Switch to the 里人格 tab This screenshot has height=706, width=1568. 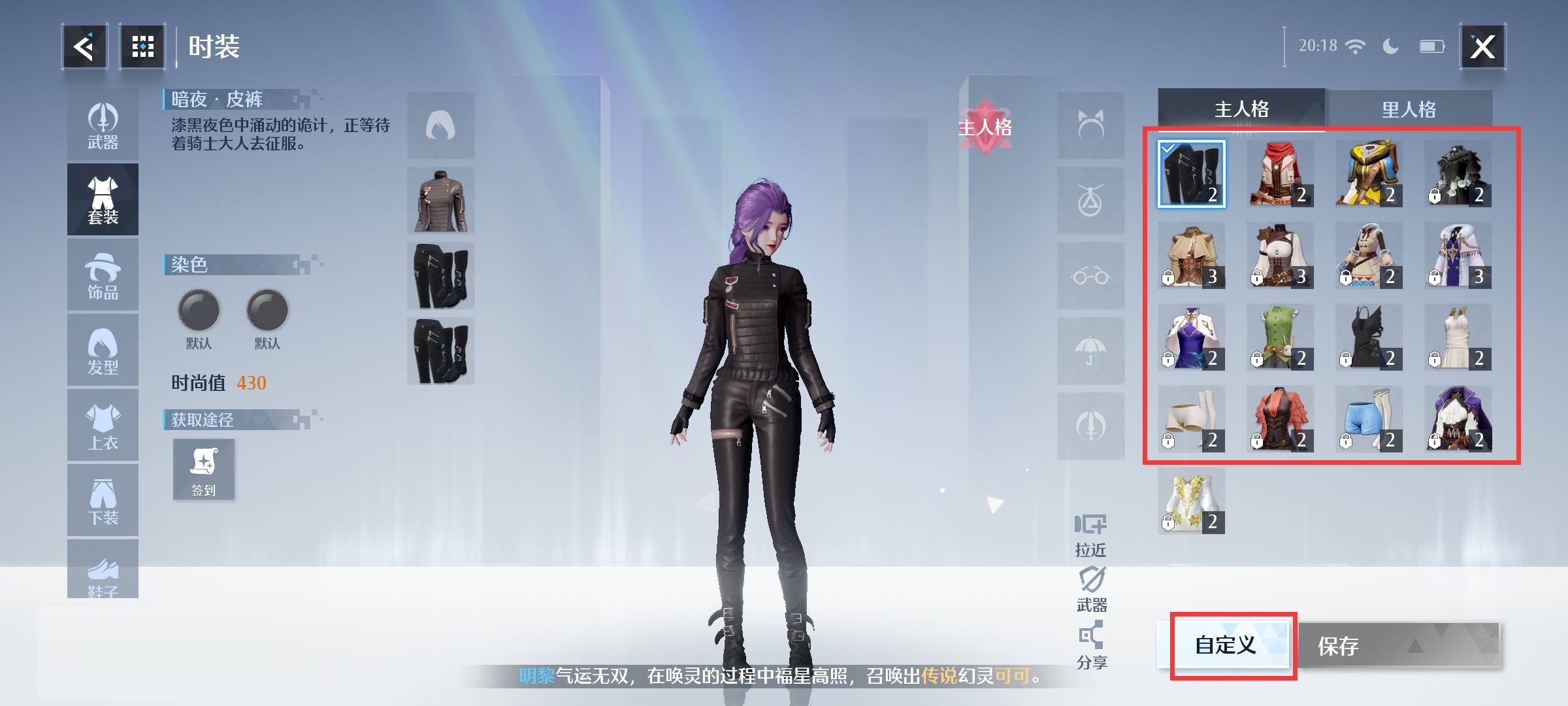pyautogui.click(x=1409, y=109)
